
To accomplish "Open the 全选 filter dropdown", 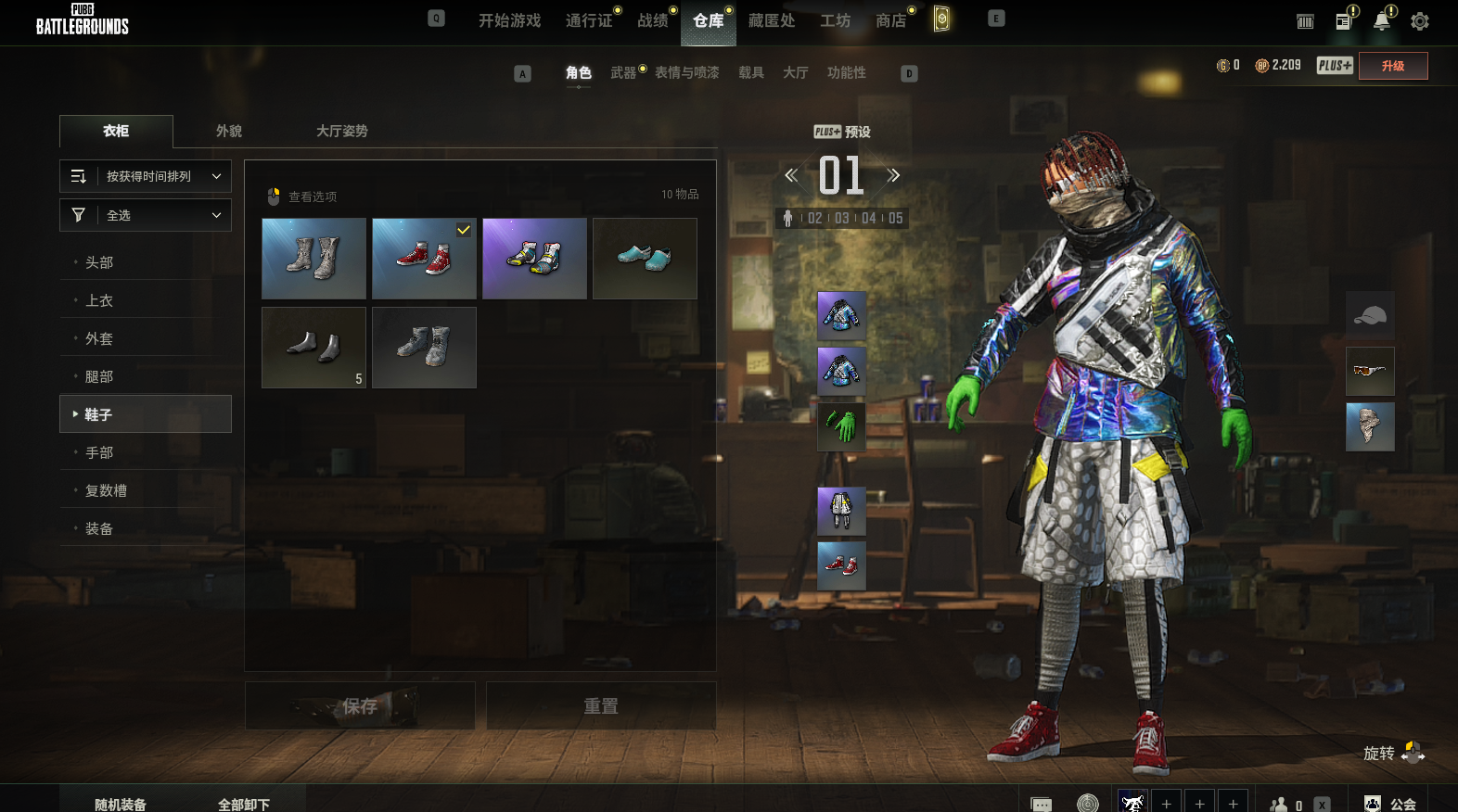I will pyautogui.click(x=146, y=215).
